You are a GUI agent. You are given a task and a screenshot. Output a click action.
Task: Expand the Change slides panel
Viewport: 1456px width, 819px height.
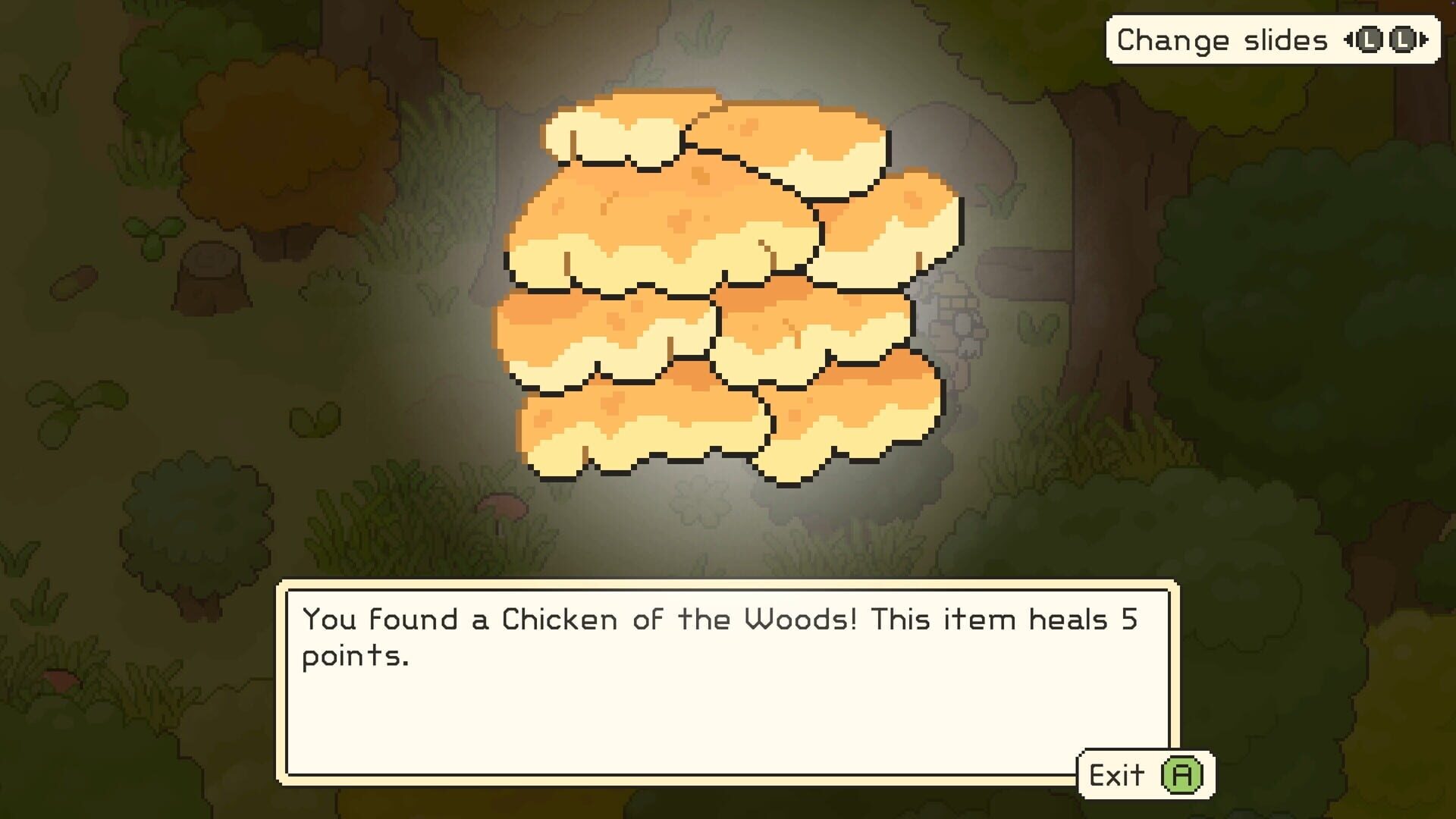click(1270, 38)
